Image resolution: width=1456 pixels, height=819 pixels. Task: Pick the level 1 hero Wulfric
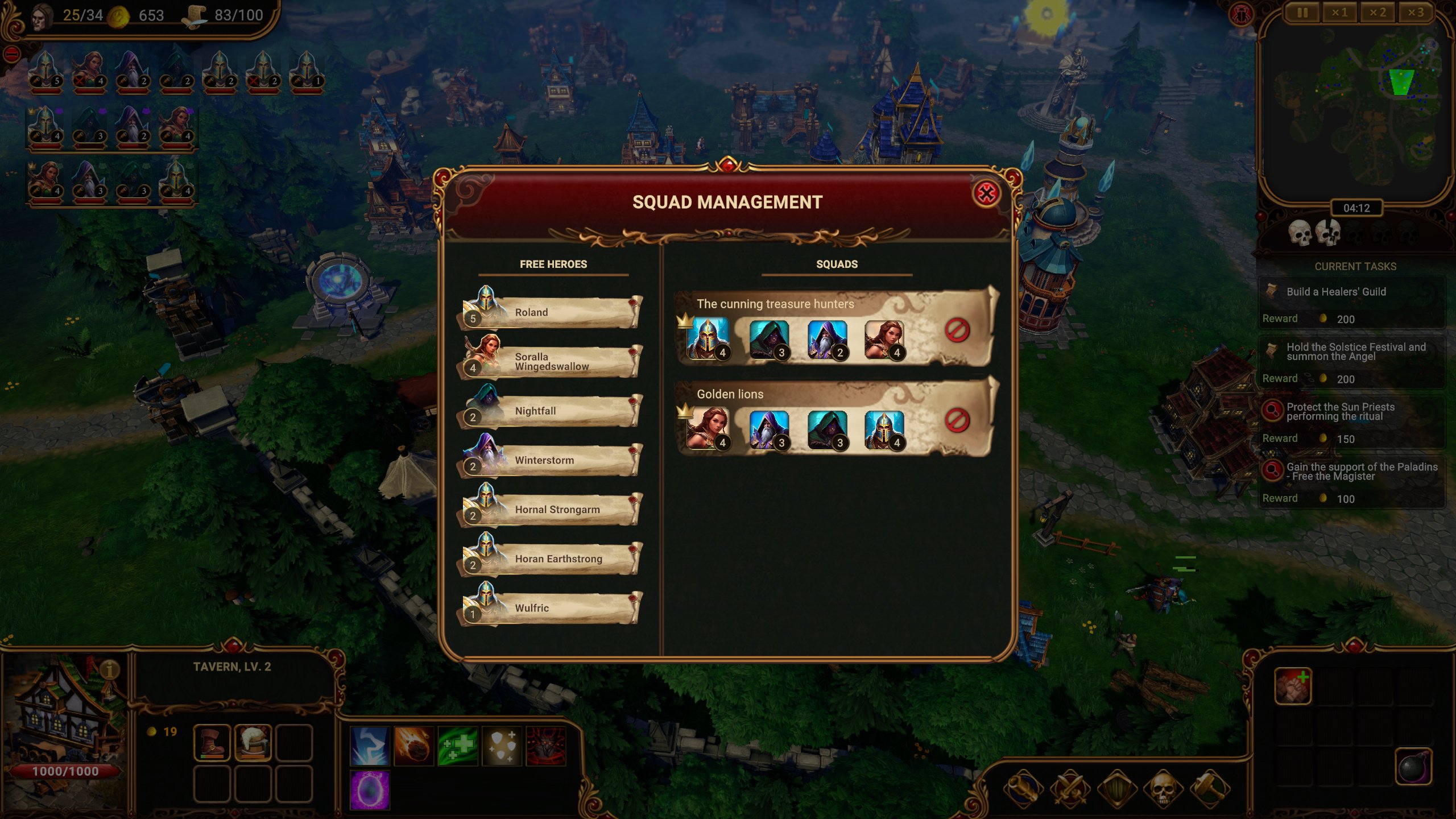click(x=551, y=608)
